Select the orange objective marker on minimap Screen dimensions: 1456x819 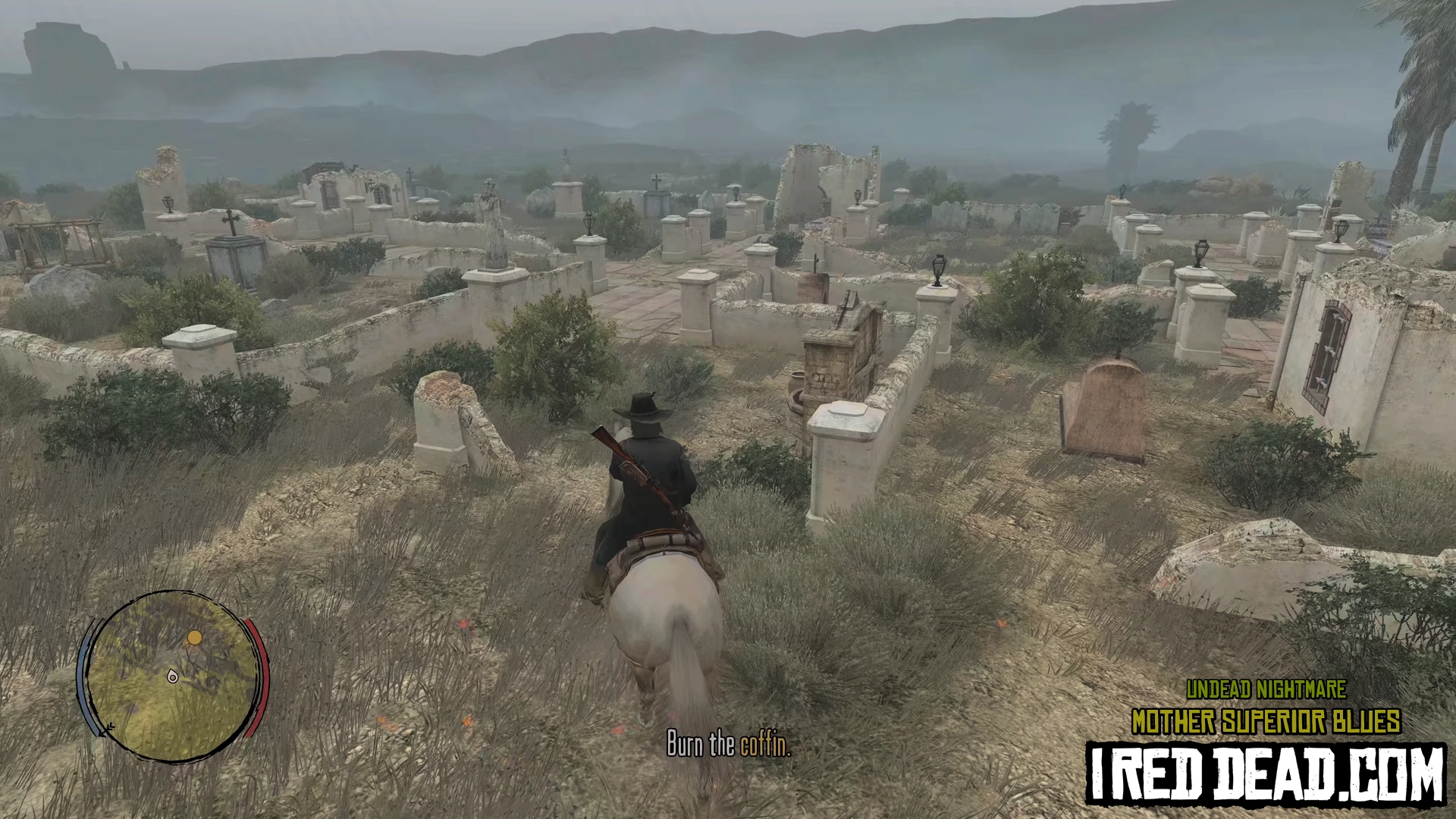pos(195,638)
